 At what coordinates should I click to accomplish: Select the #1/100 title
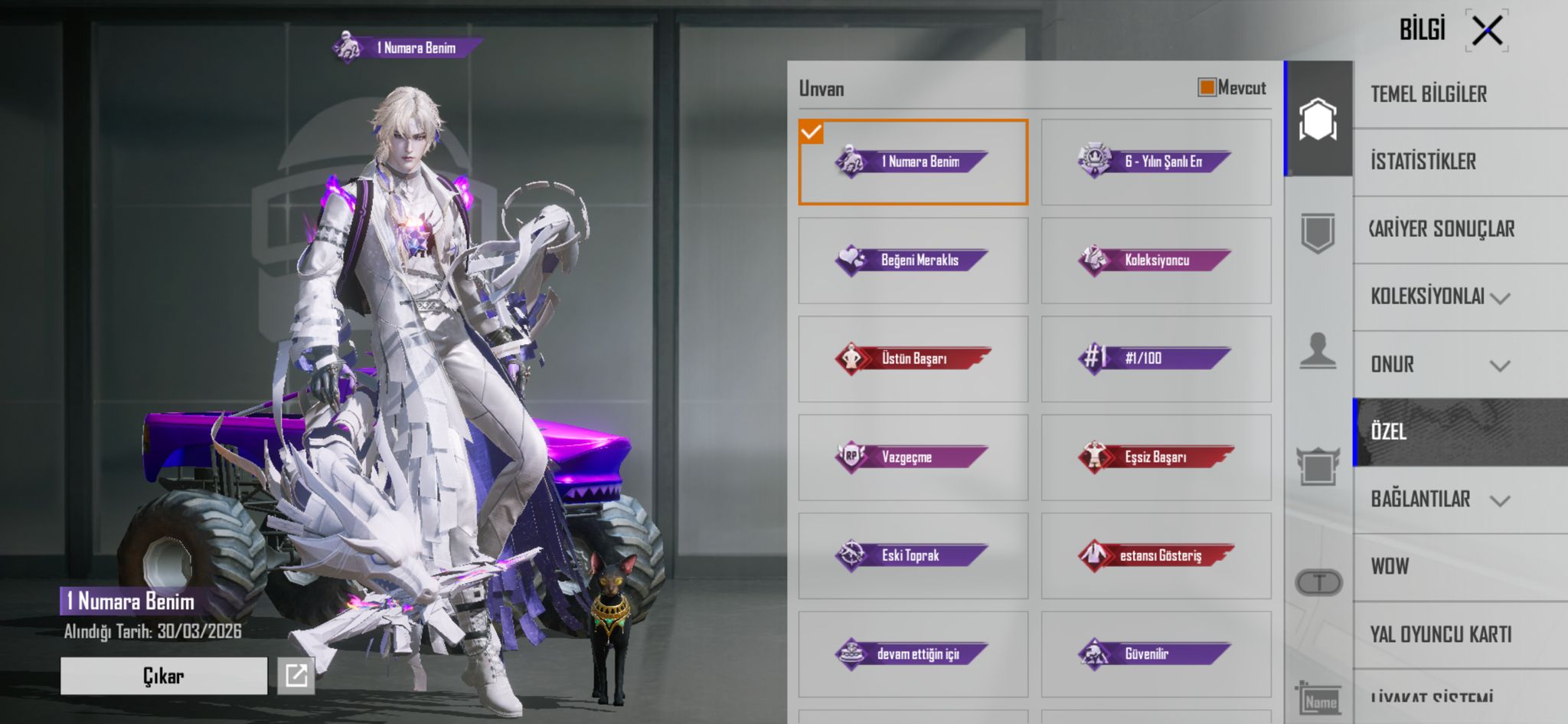click(1155, 359)
